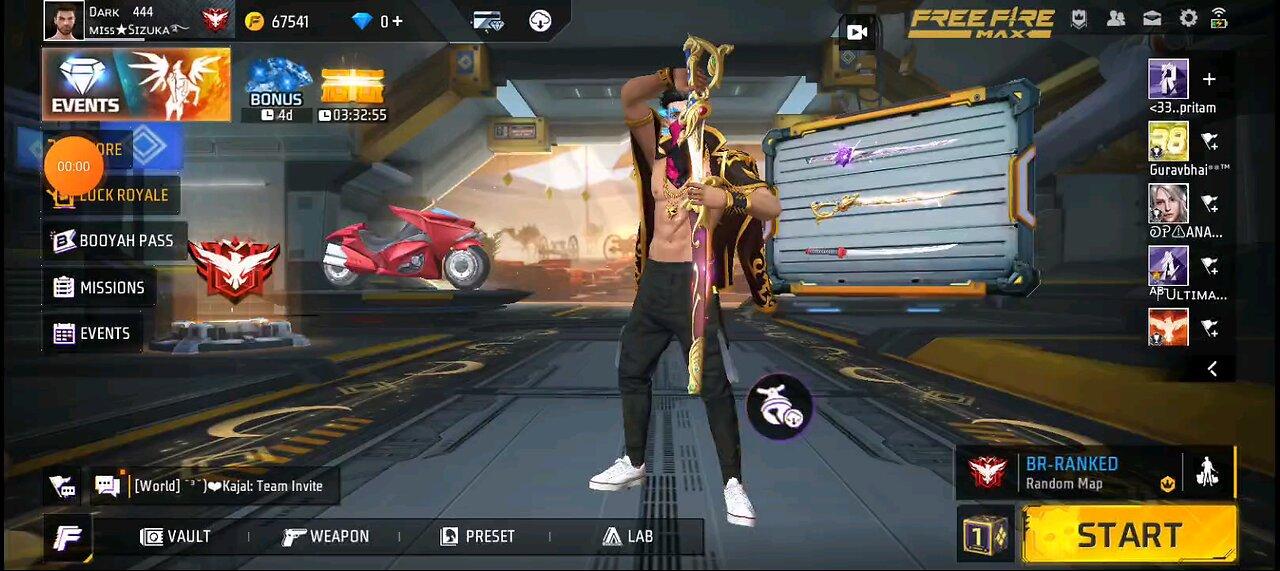
Task: Open the Events calendar entry
Action: click(x=92, y=334)
